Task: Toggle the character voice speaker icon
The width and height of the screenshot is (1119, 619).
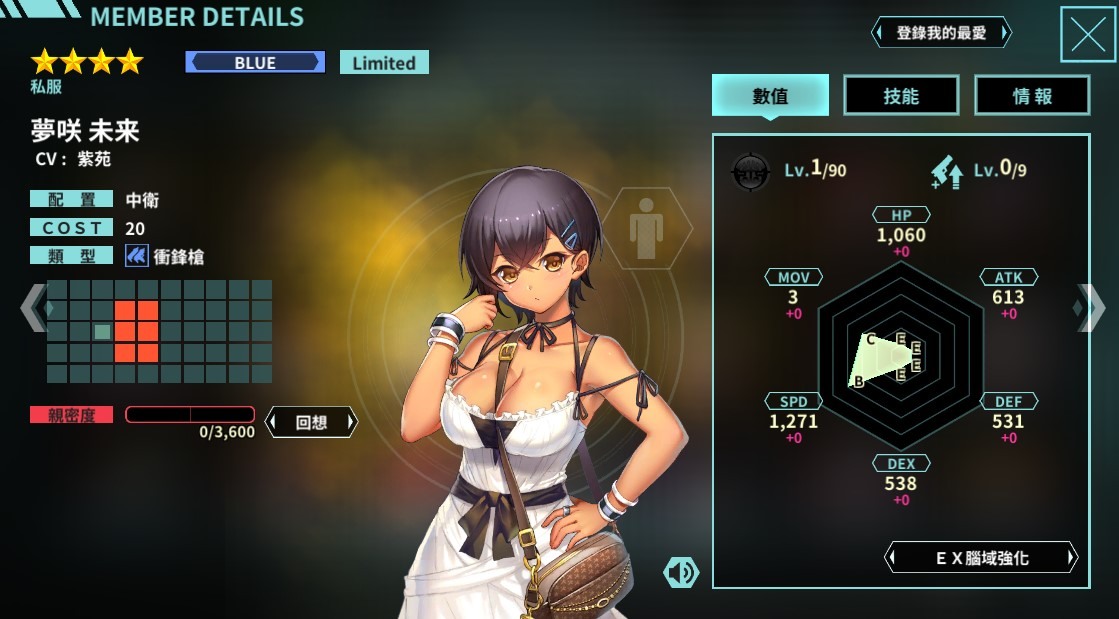Action: (681, 572)
